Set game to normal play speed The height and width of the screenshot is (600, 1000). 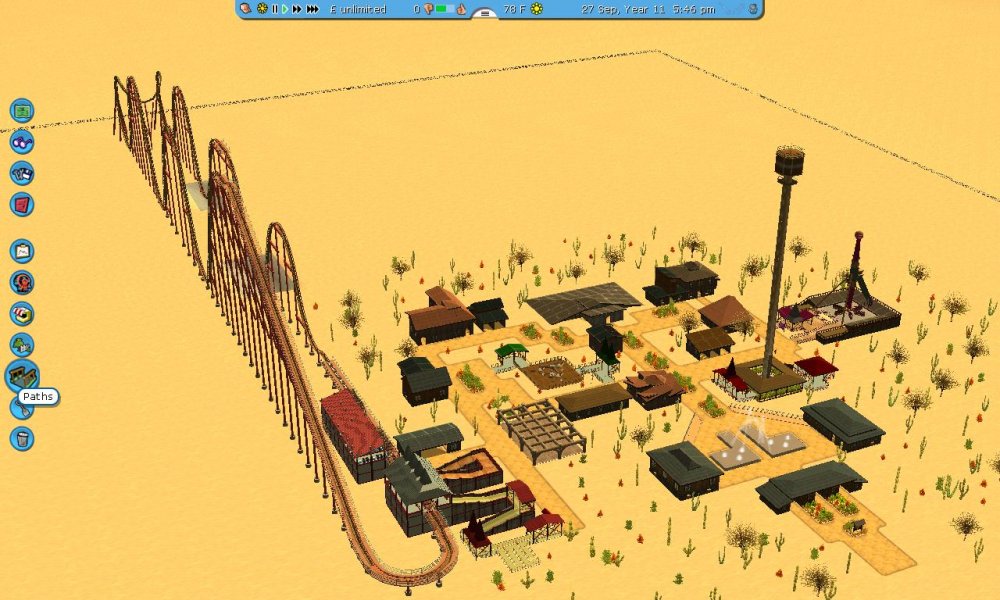[x=285, y=9]
